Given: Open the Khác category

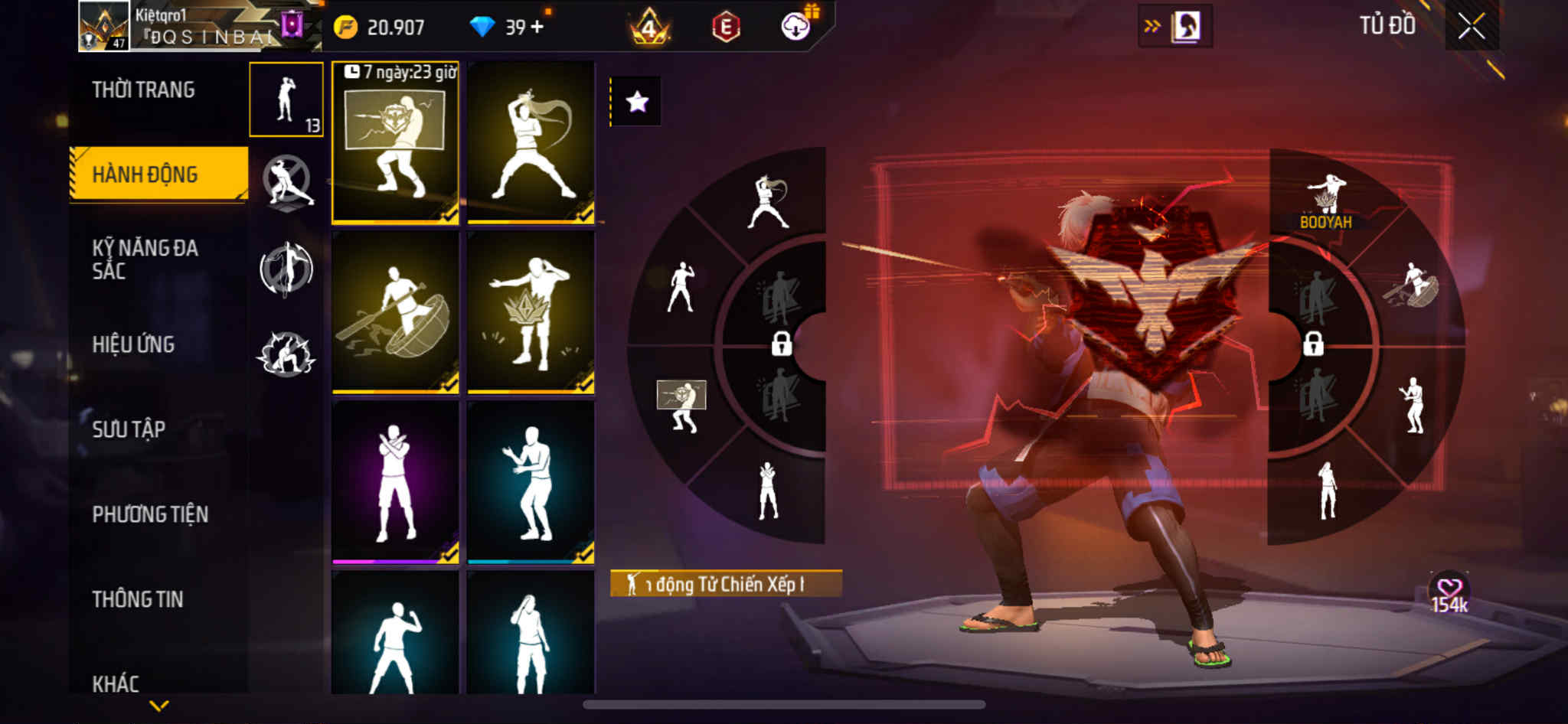Looking at the screenshot, I should 116,683.
